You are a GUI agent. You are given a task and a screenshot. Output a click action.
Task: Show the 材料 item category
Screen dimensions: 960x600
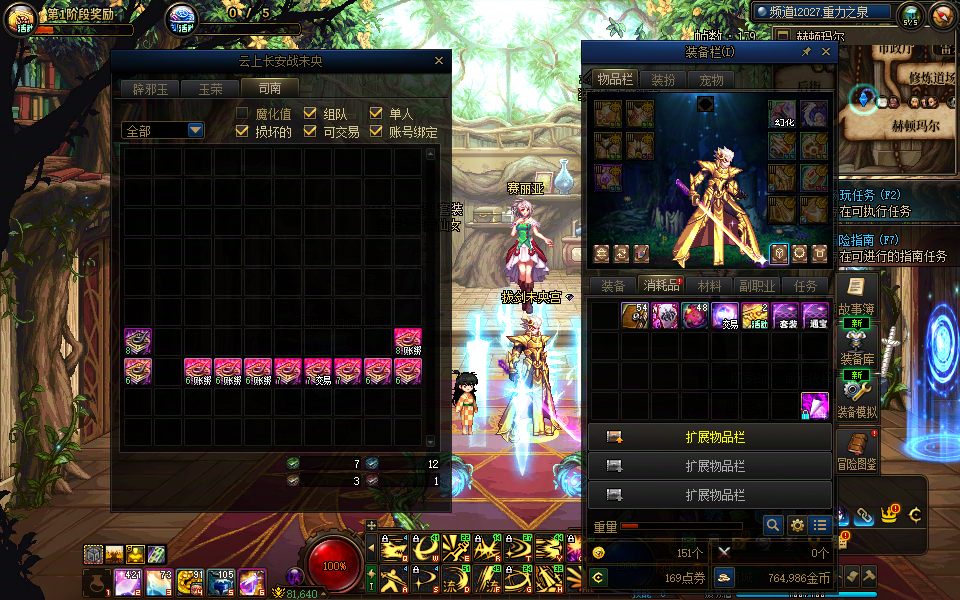708,286
